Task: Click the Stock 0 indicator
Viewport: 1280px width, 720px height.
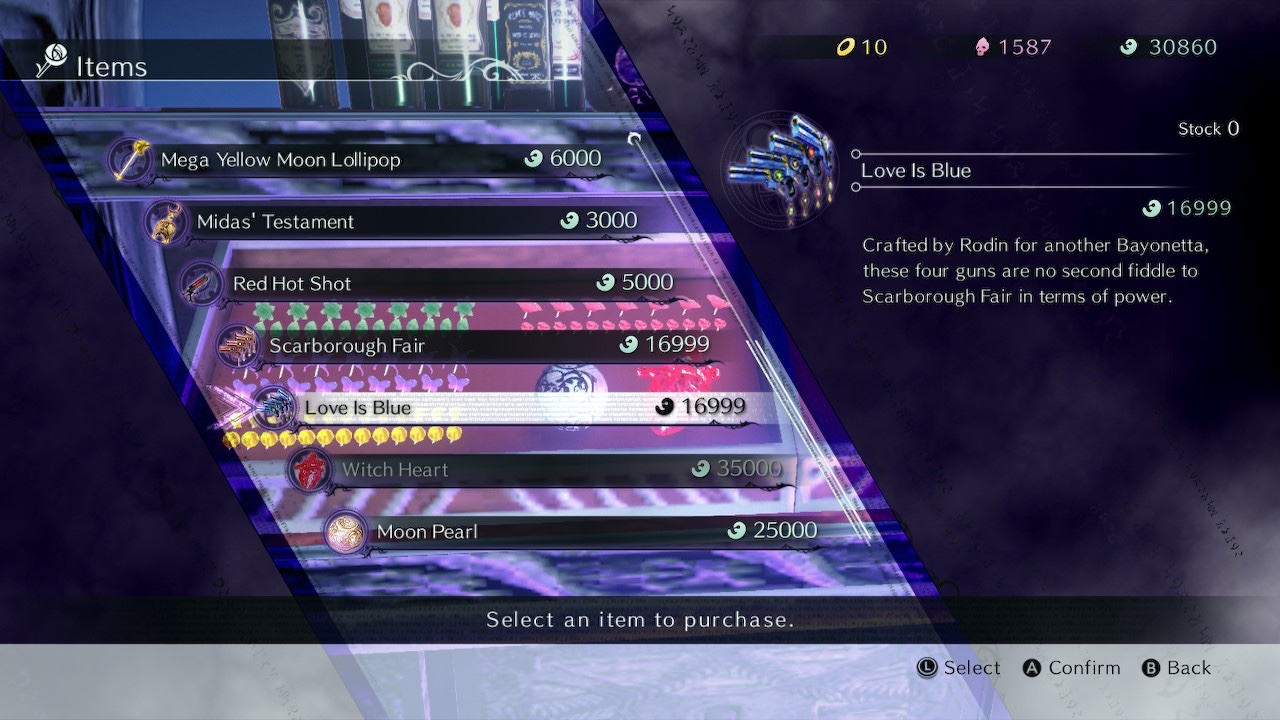Action: pos(1206,128)
